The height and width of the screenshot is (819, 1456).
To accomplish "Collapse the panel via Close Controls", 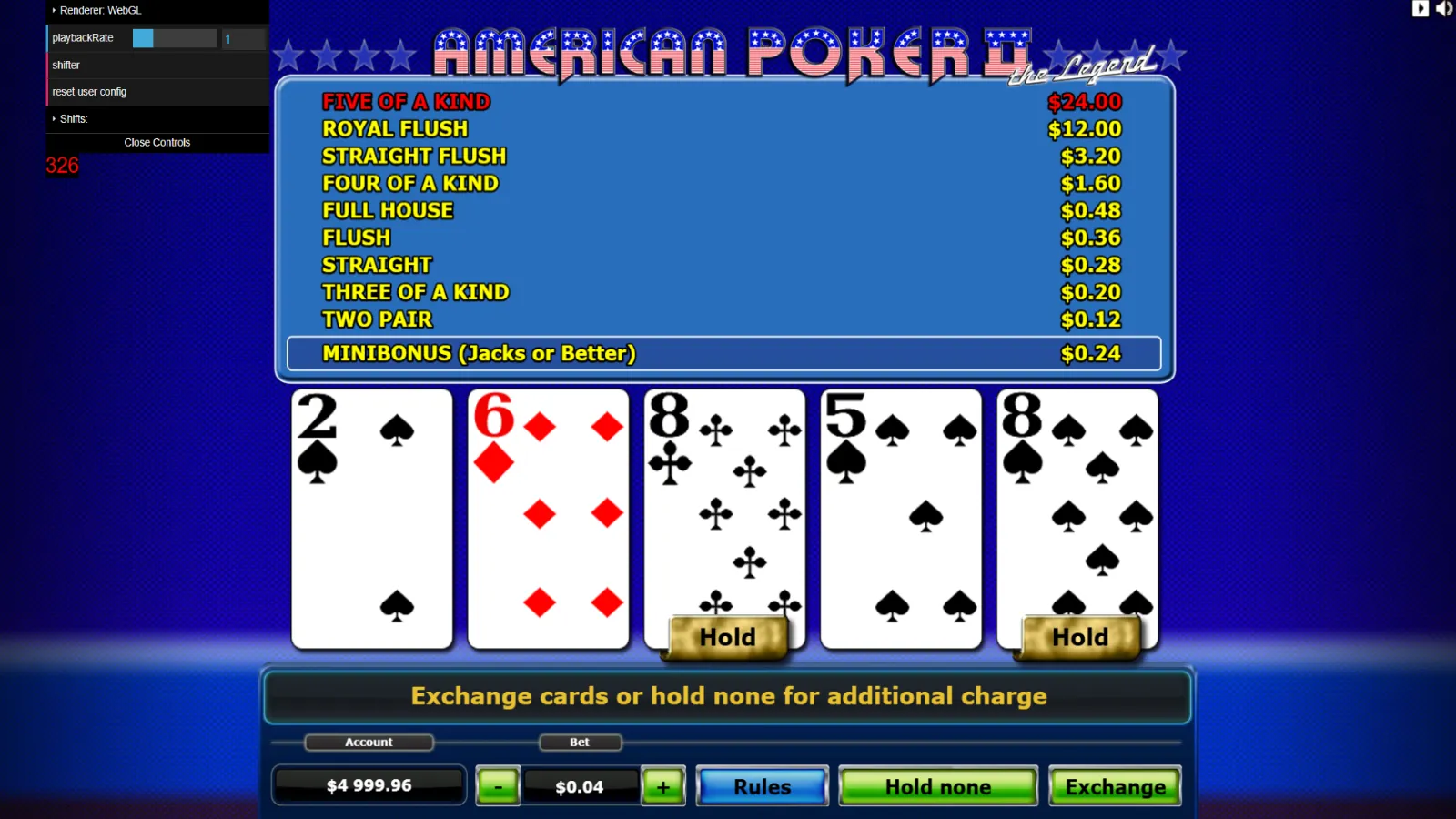I will pyautogui.click(x=157, y=142).
